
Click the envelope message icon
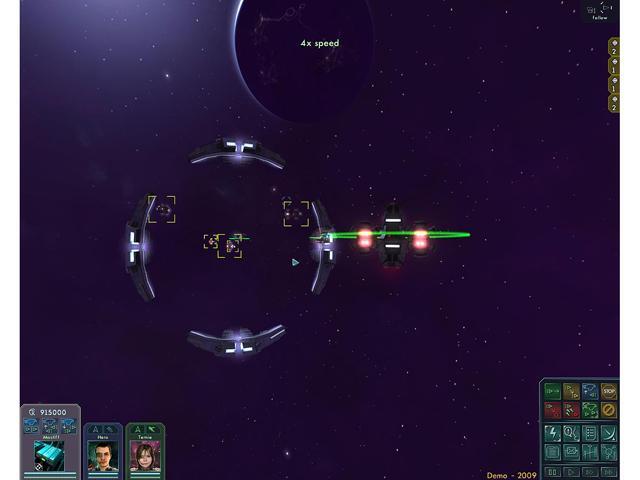click(571, 452)
